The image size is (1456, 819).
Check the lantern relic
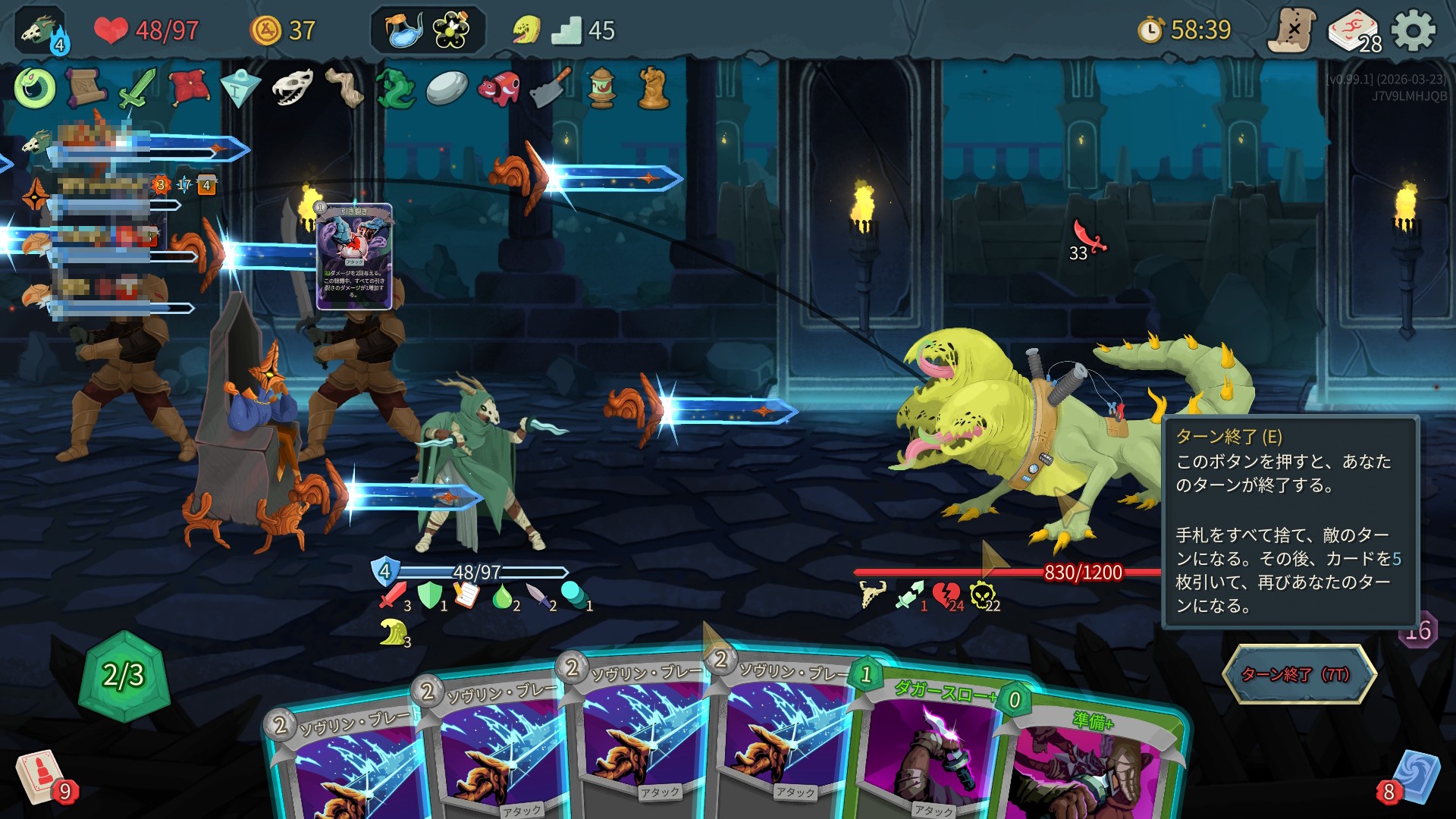(601, 88)
